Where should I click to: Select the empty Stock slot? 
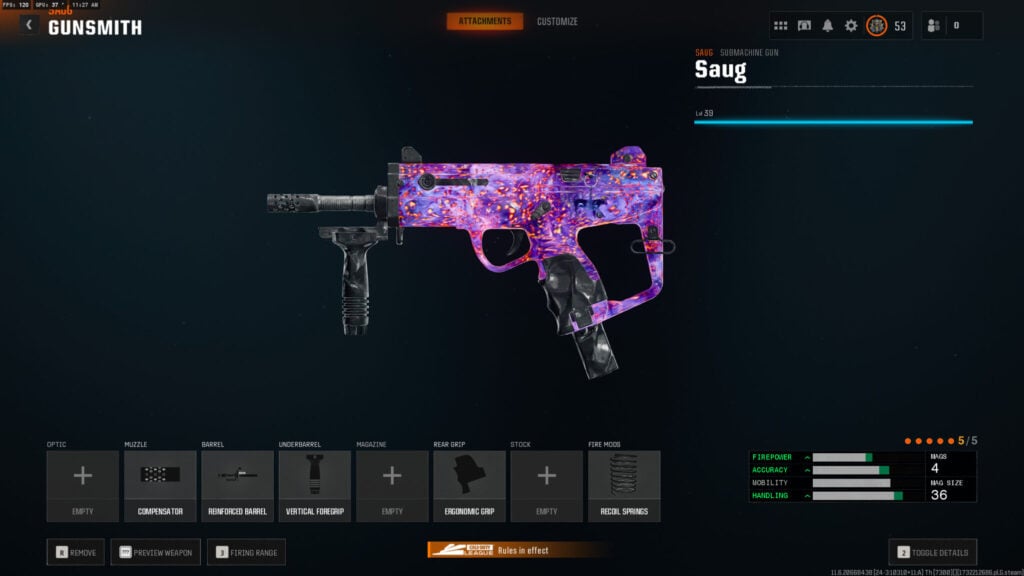546,485
